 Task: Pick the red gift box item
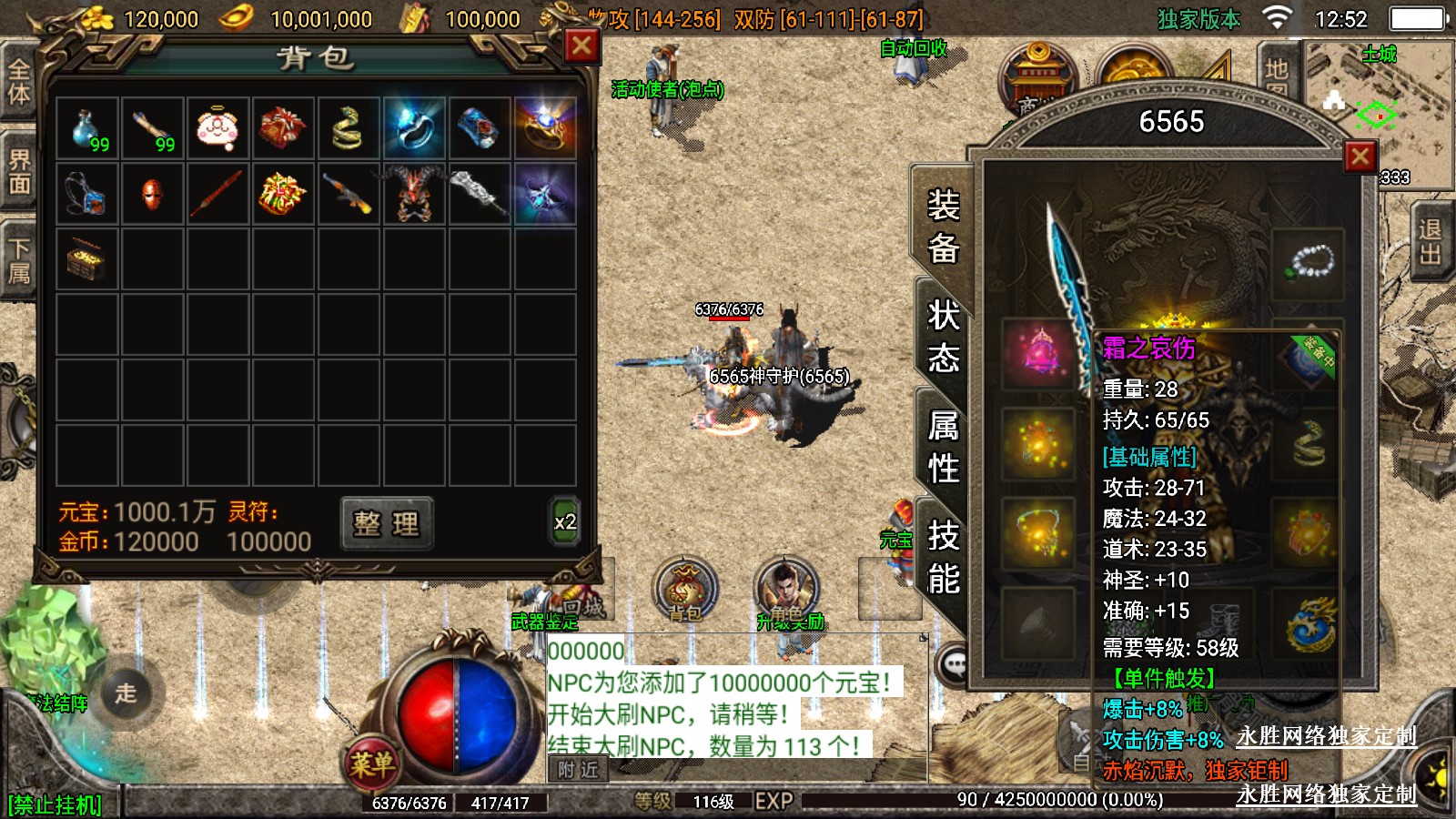pyautogui.click(x=283, y=129)
